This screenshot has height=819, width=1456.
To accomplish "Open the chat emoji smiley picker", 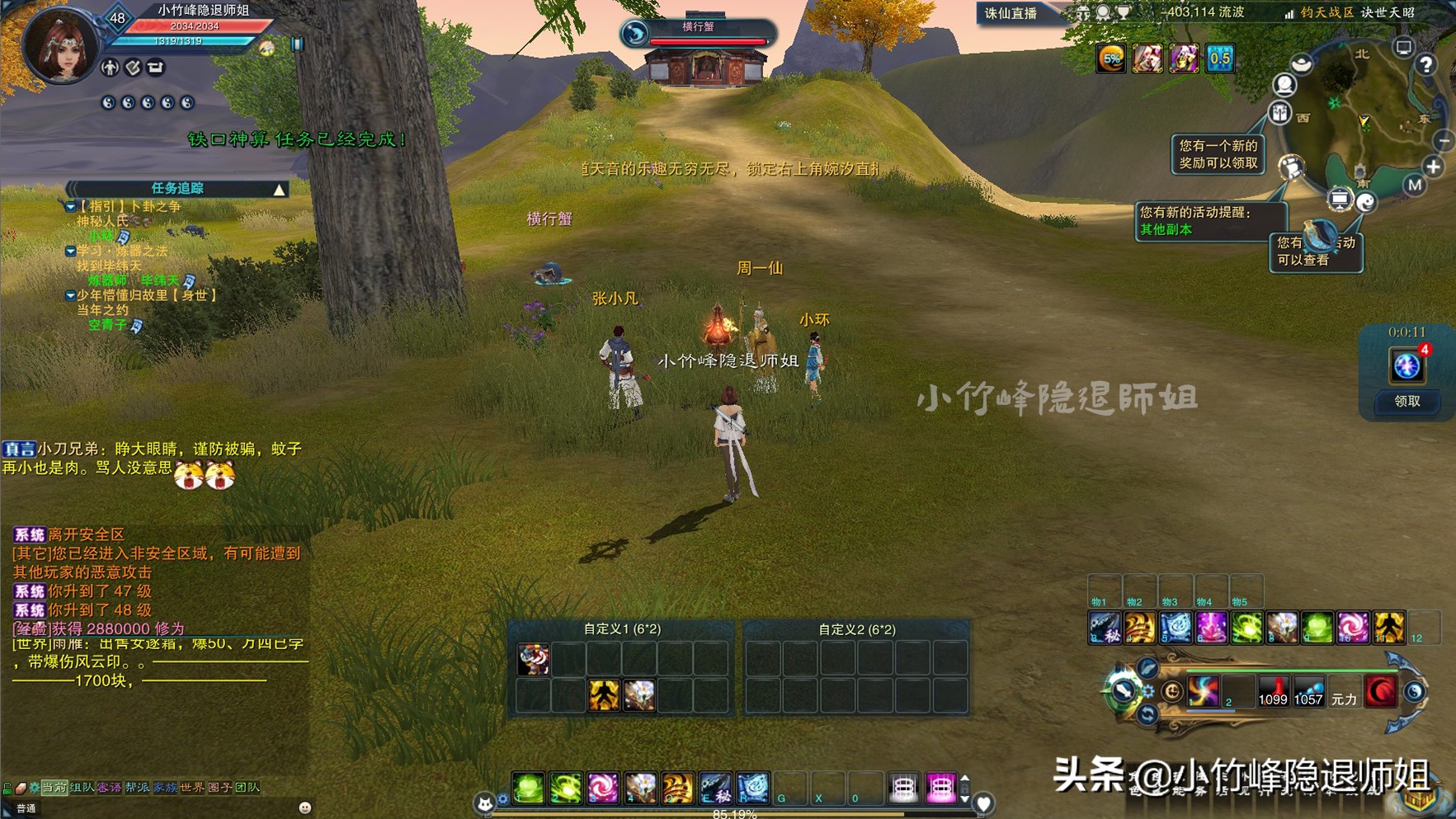I will pyautogui.click(x=304, y=807).
